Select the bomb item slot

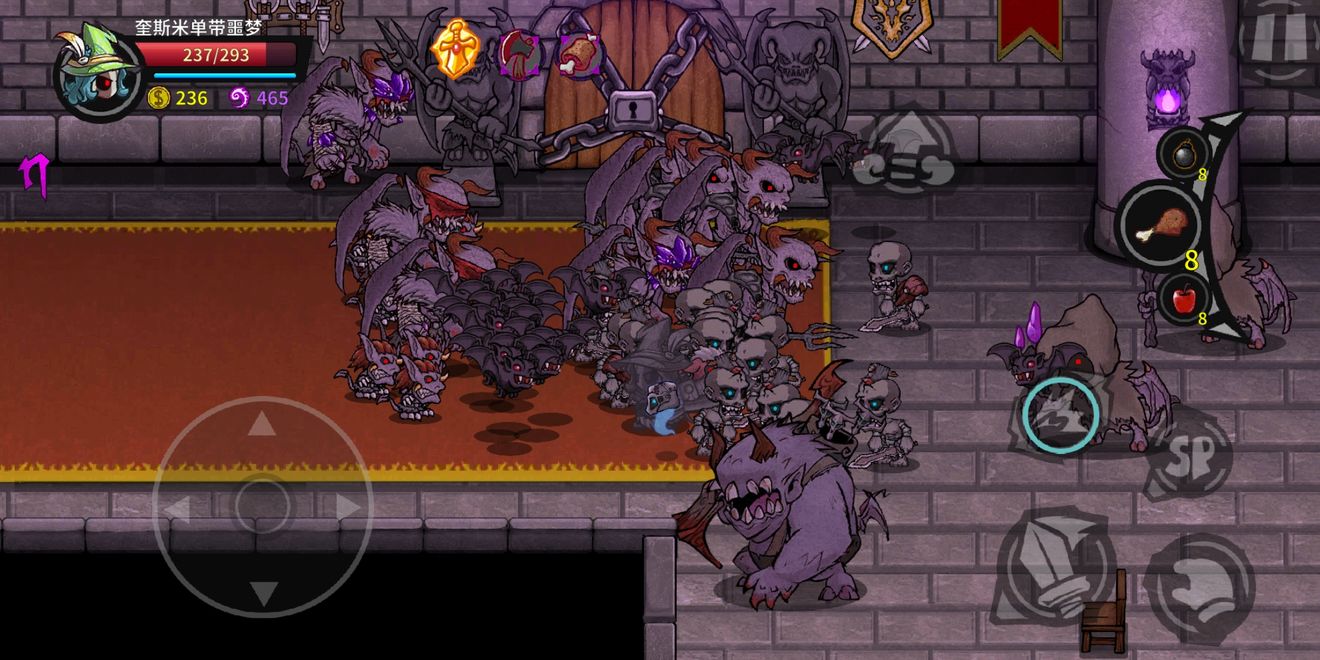point(1180,153)
